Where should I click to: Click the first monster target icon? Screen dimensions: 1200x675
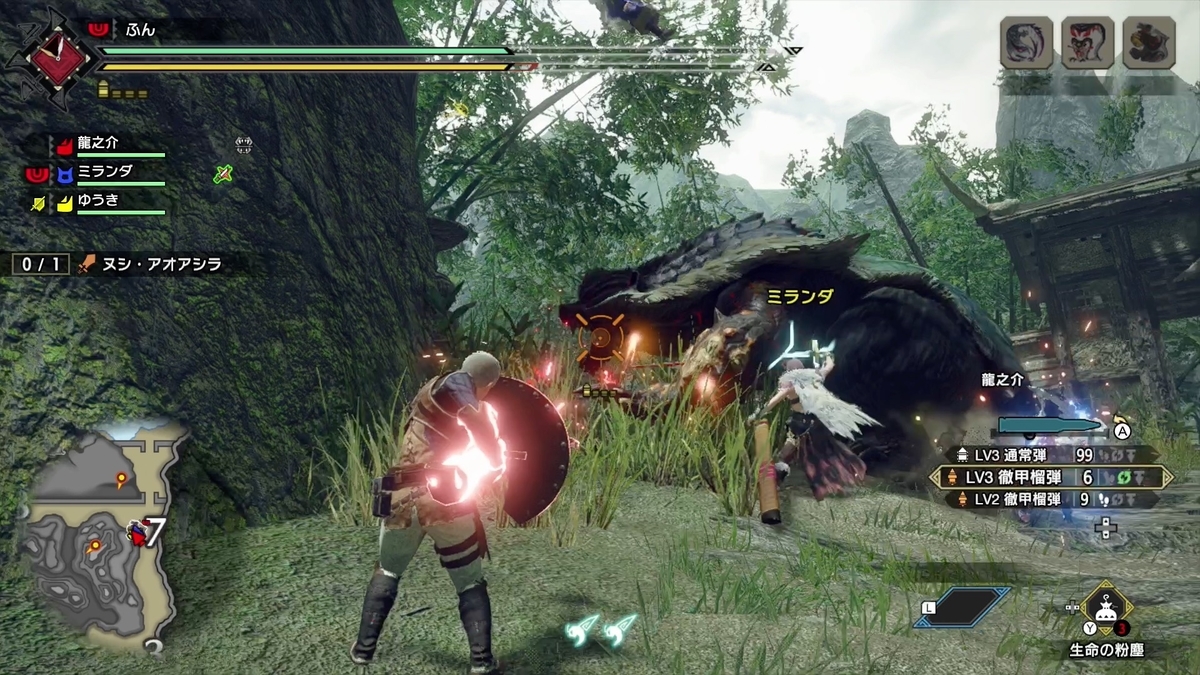1027,43
